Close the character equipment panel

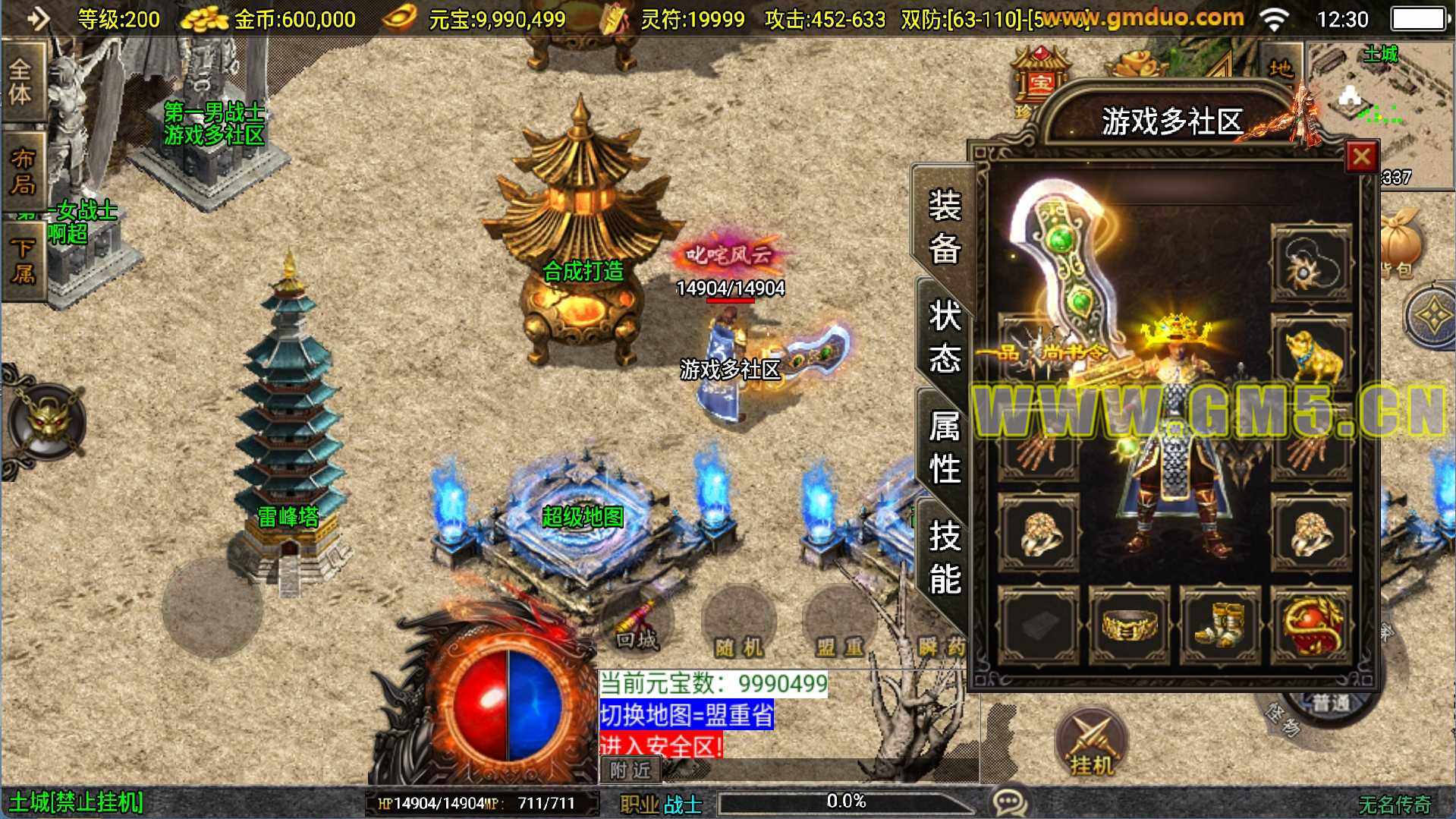pos(1360,157)
